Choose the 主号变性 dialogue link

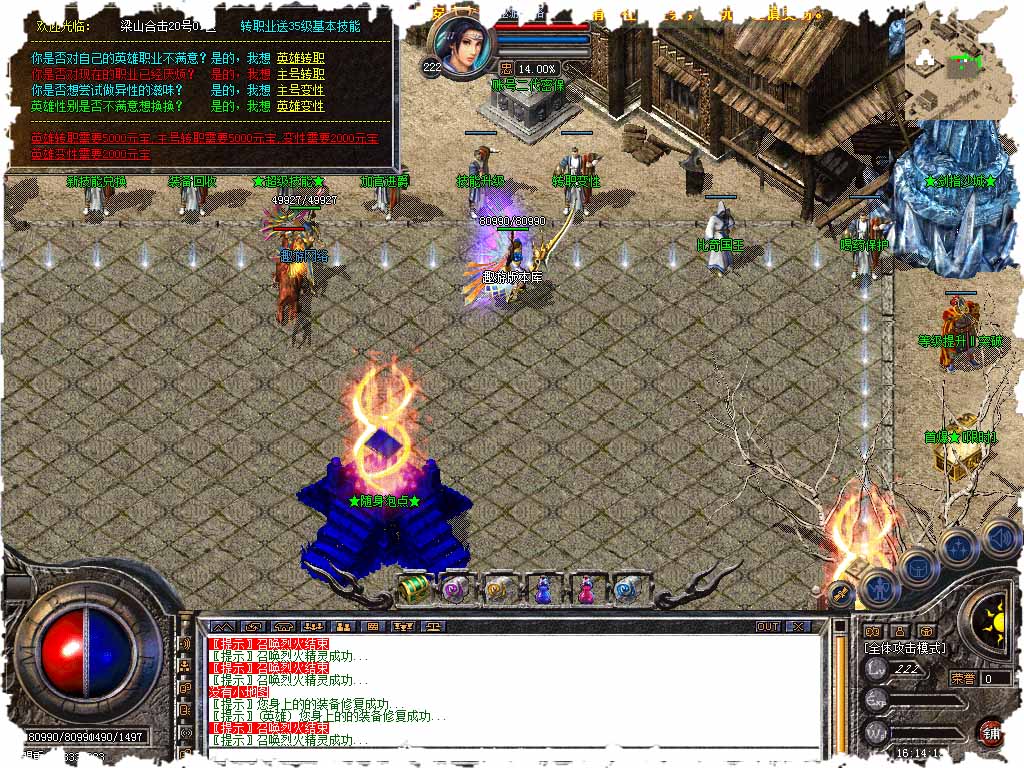300,90
